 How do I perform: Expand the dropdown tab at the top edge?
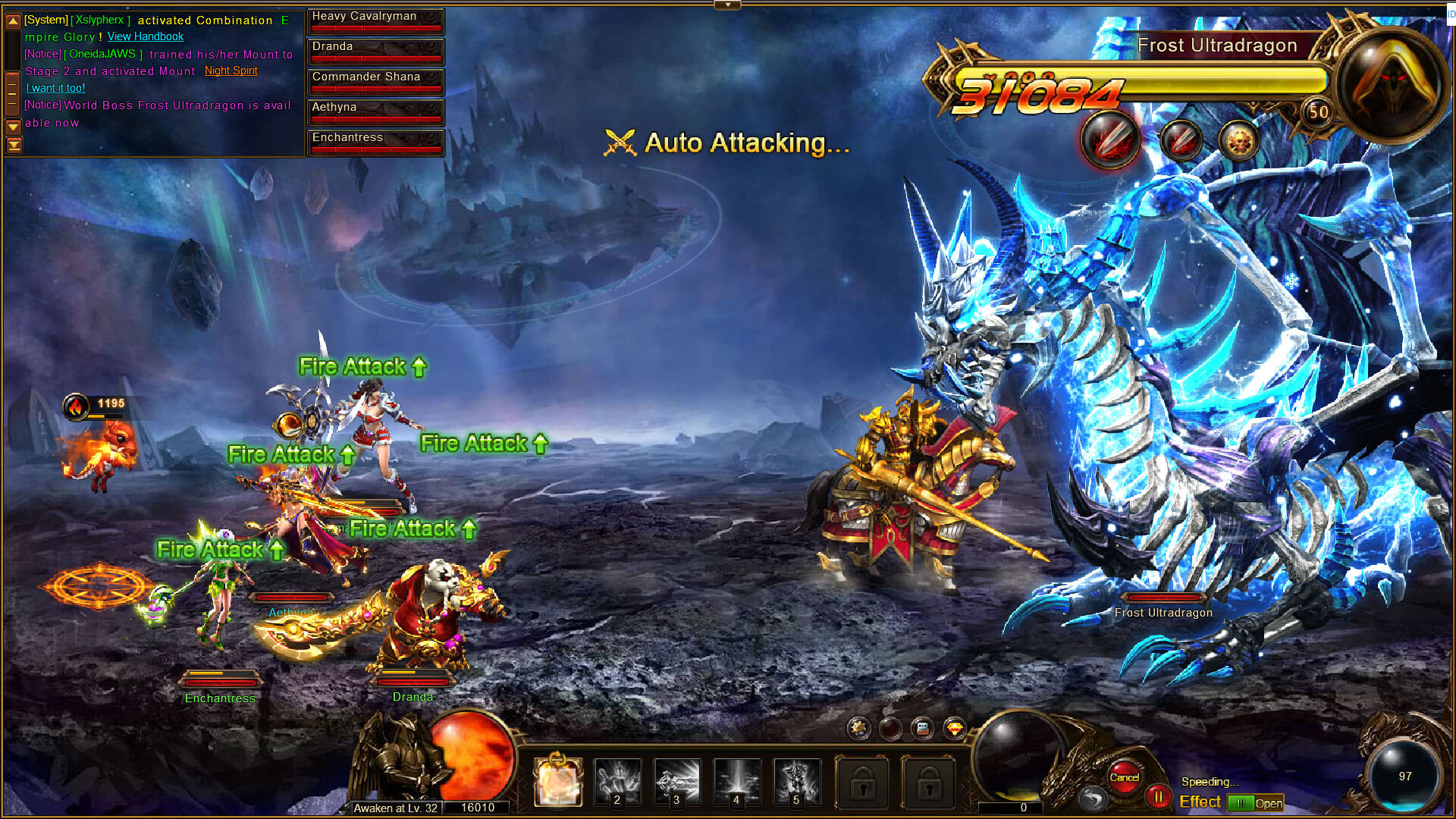click(727, 5)
